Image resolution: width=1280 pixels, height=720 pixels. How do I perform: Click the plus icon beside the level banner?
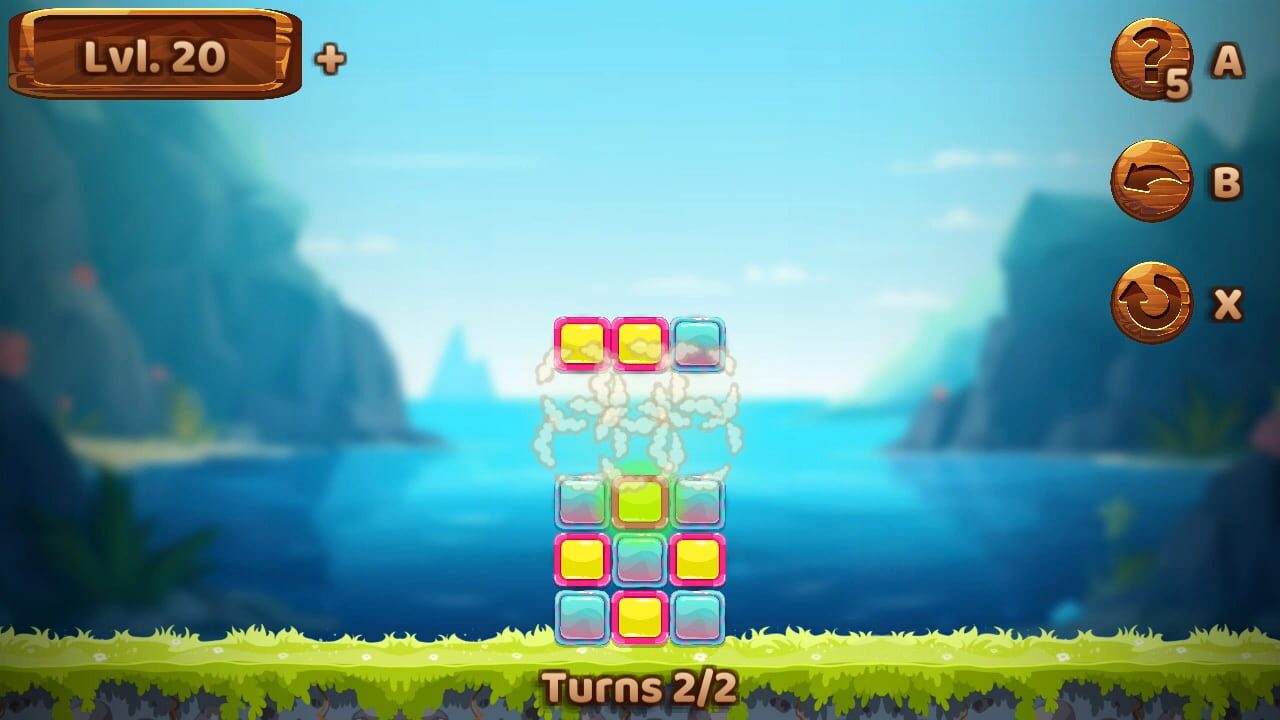click(330, 57)
